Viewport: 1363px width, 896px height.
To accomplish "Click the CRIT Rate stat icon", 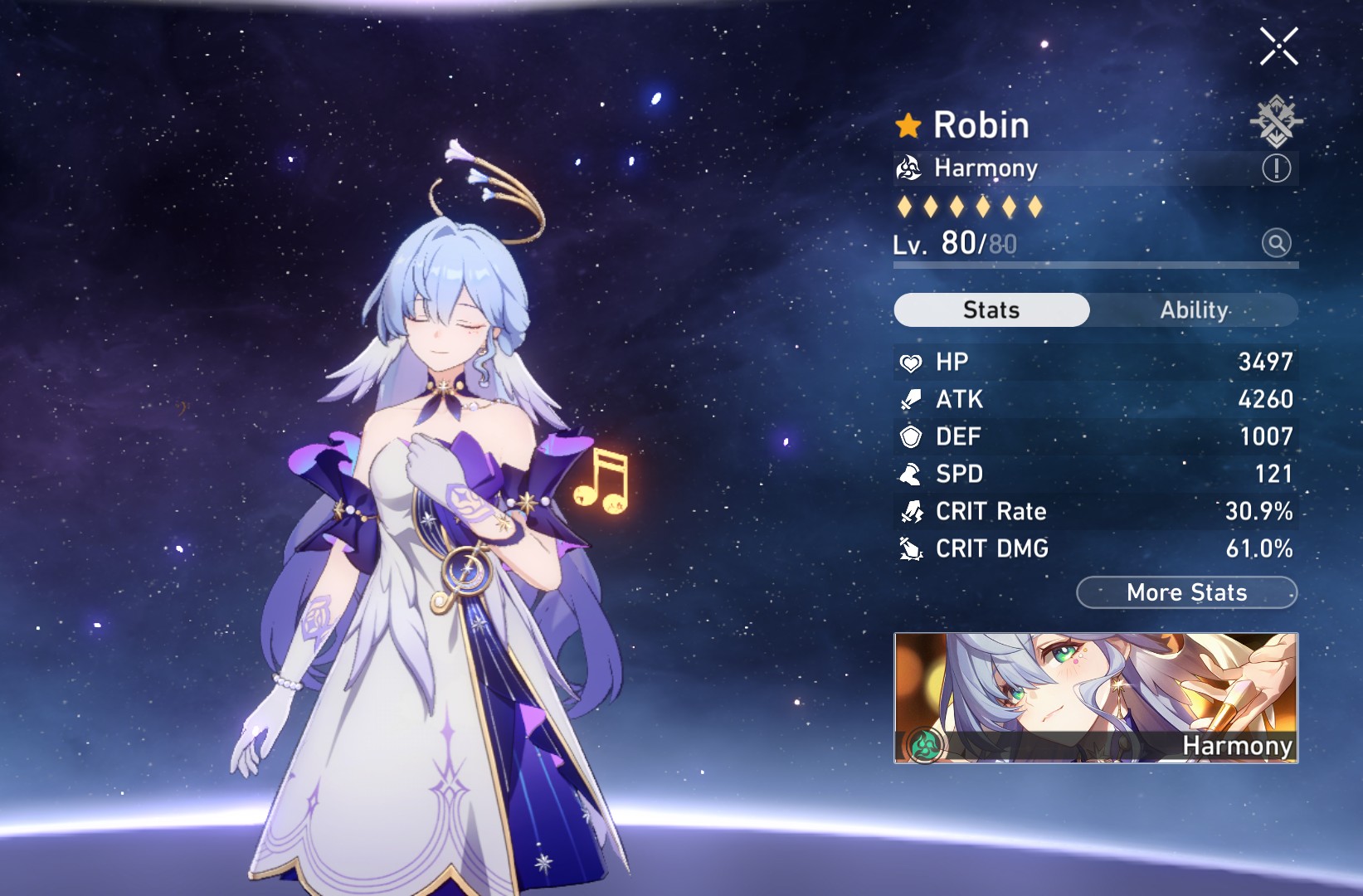I will [911, 511].
